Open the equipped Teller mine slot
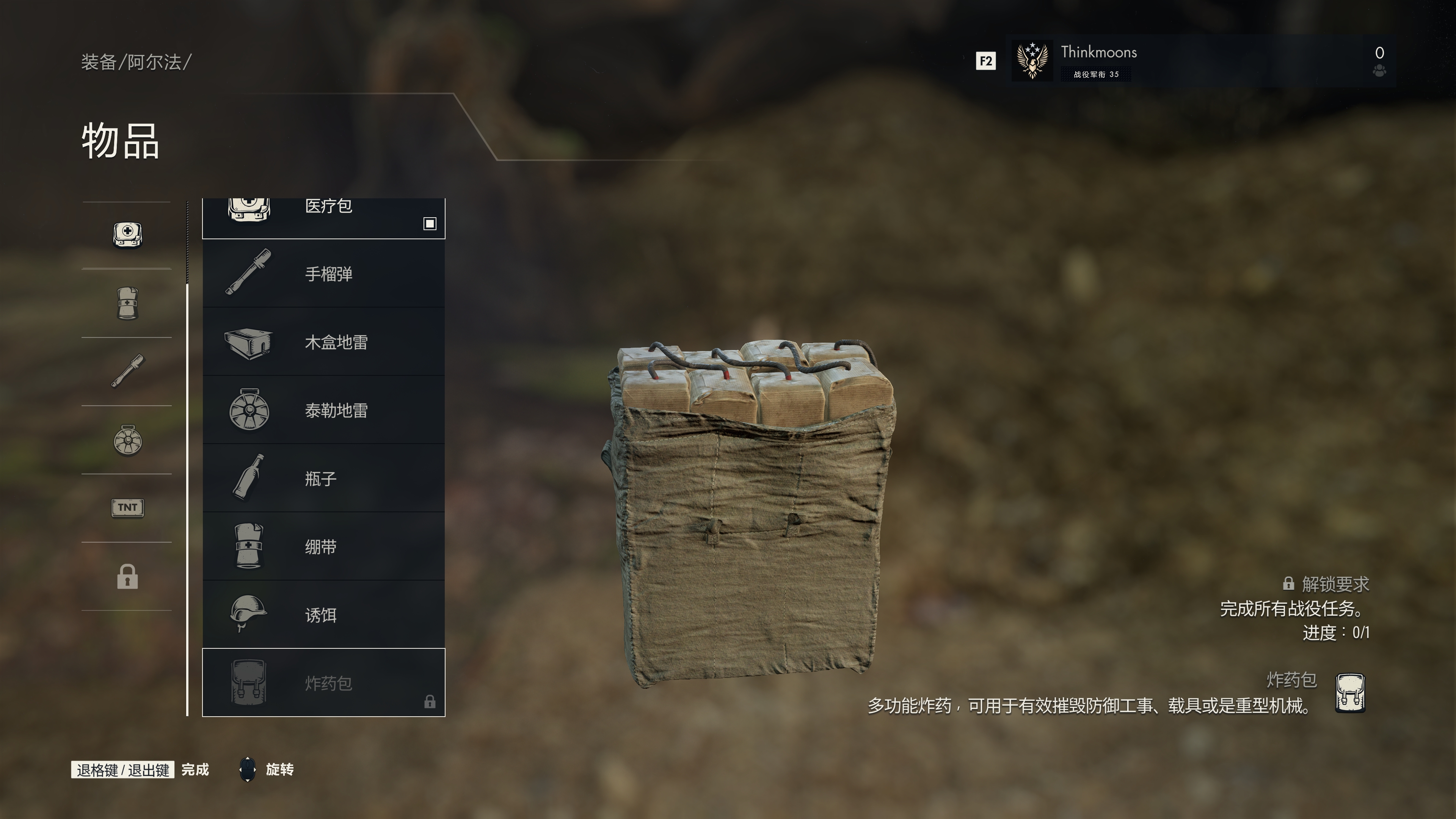 click(x=127, y=440)
